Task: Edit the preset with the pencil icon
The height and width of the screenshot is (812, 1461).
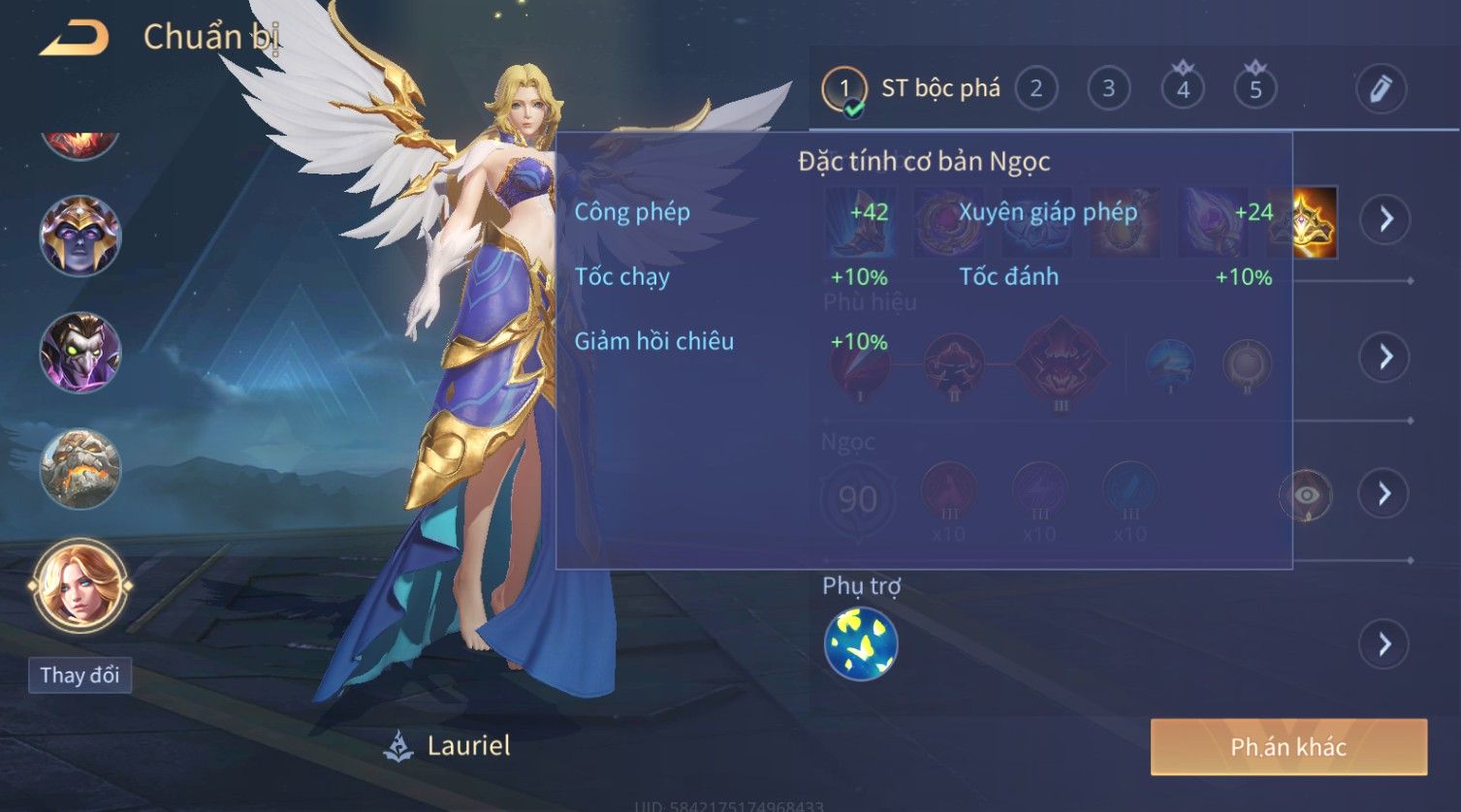Action: pyautogui.click(x=1381, y=89)
